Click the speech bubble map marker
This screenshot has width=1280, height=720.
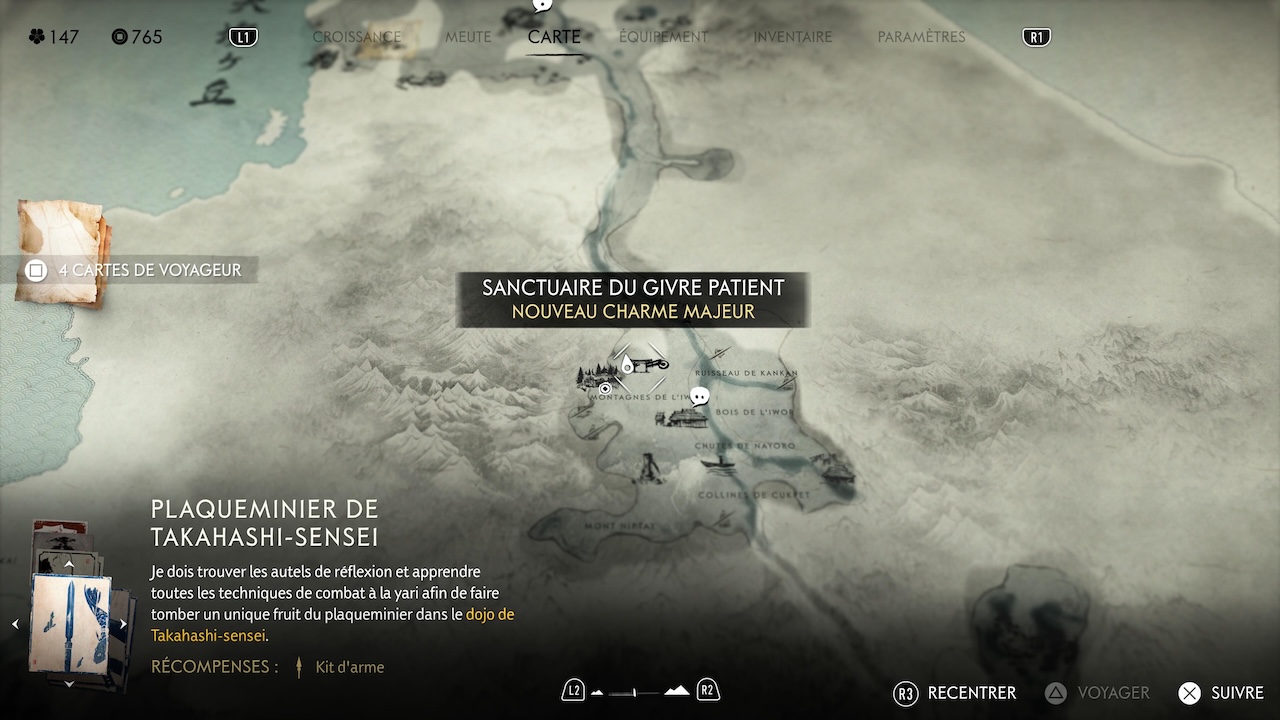700,397
